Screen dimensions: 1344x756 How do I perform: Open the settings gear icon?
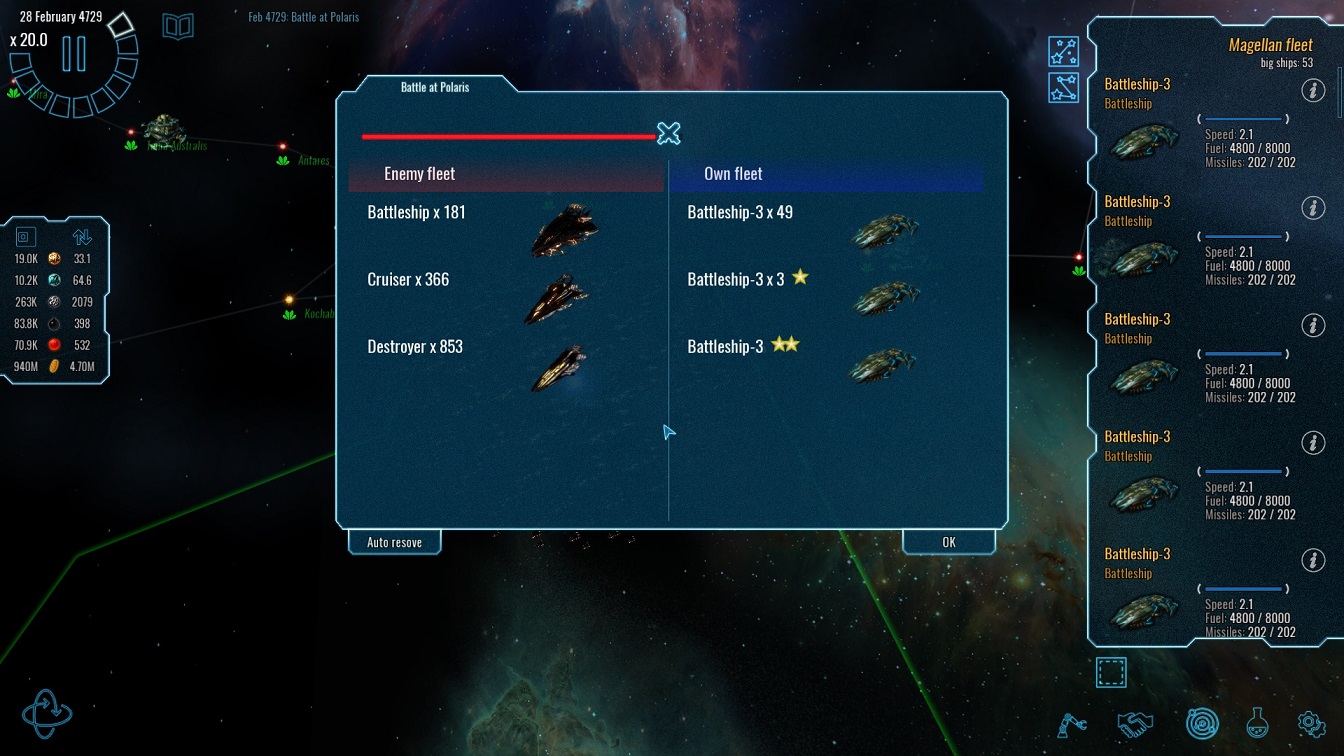pos(1311,723)
